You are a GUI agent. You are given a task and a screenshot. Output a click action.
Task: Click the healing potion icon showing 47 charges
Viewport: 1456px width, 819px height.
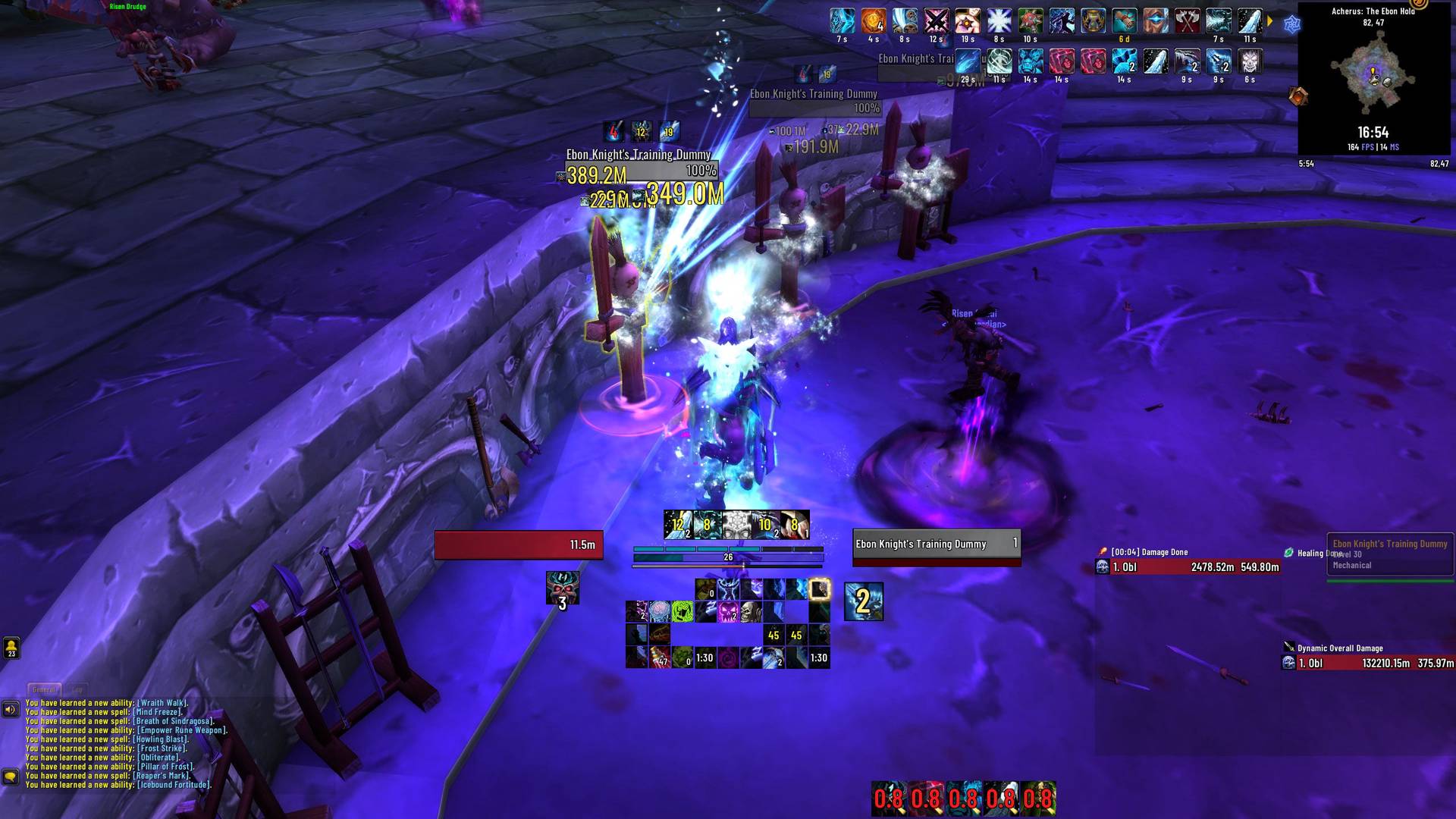click(x=658, y=657)
